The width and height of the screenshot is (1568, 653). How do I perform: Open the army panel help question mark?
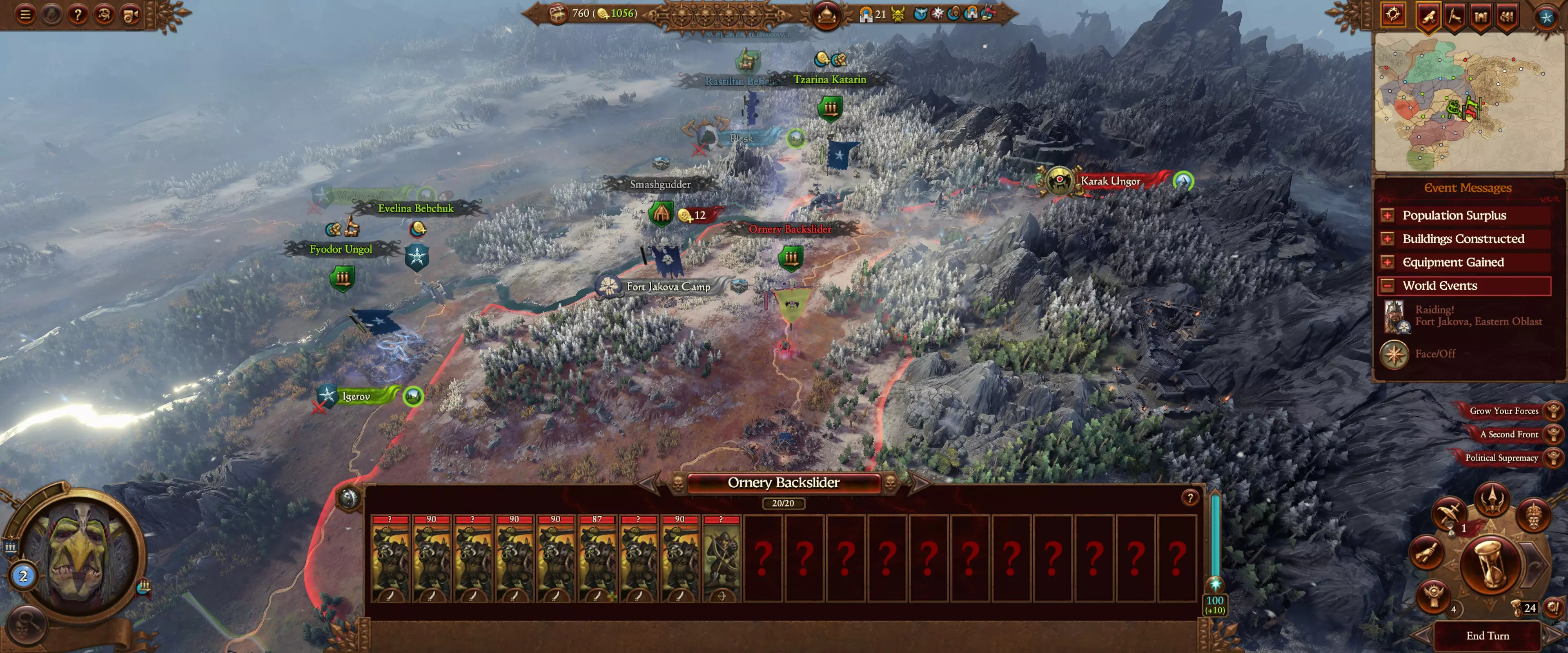point(1189,498)
